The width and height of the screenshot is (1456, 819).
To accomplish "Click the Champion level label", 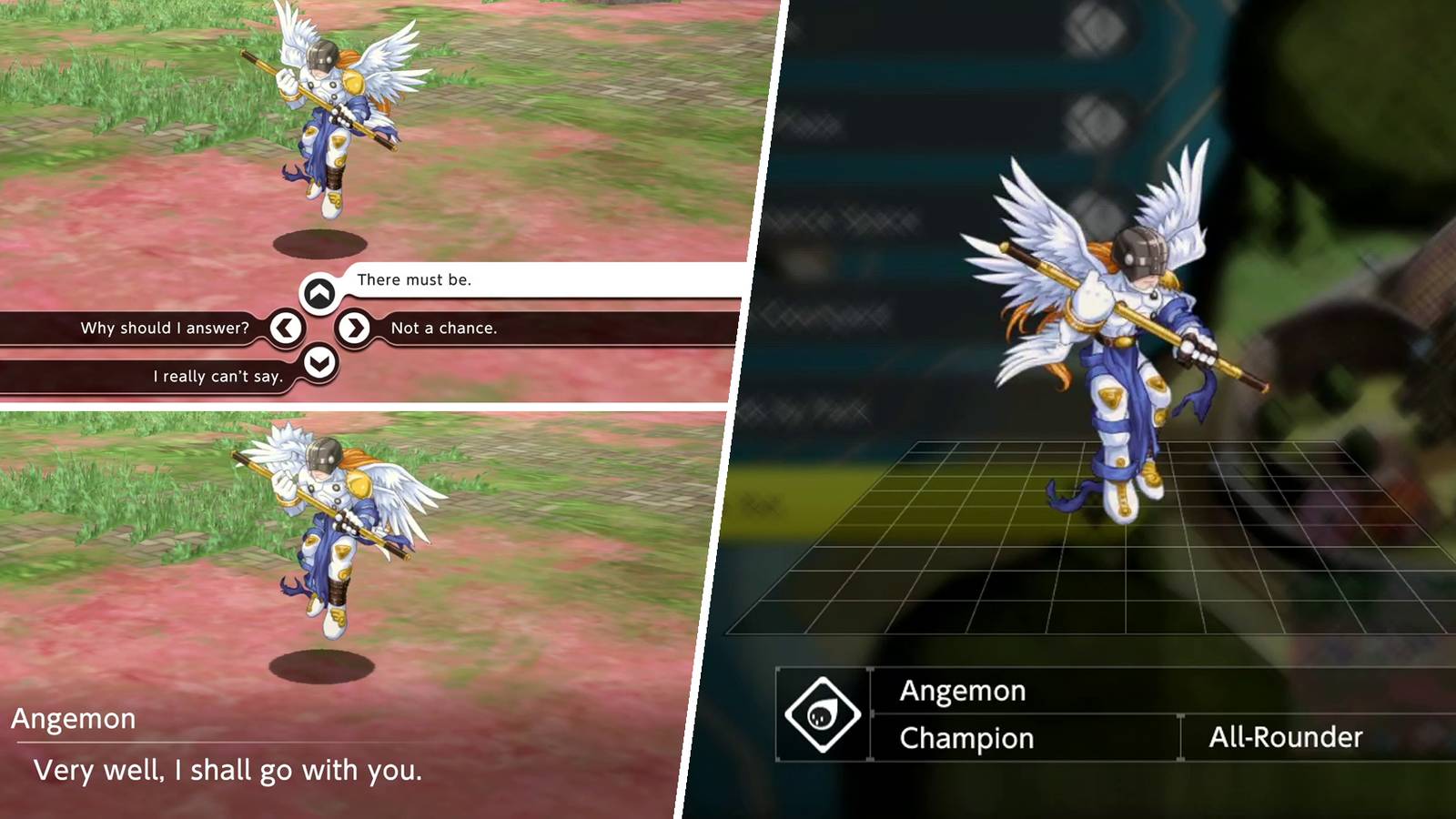I will click(x=965, y=739).
